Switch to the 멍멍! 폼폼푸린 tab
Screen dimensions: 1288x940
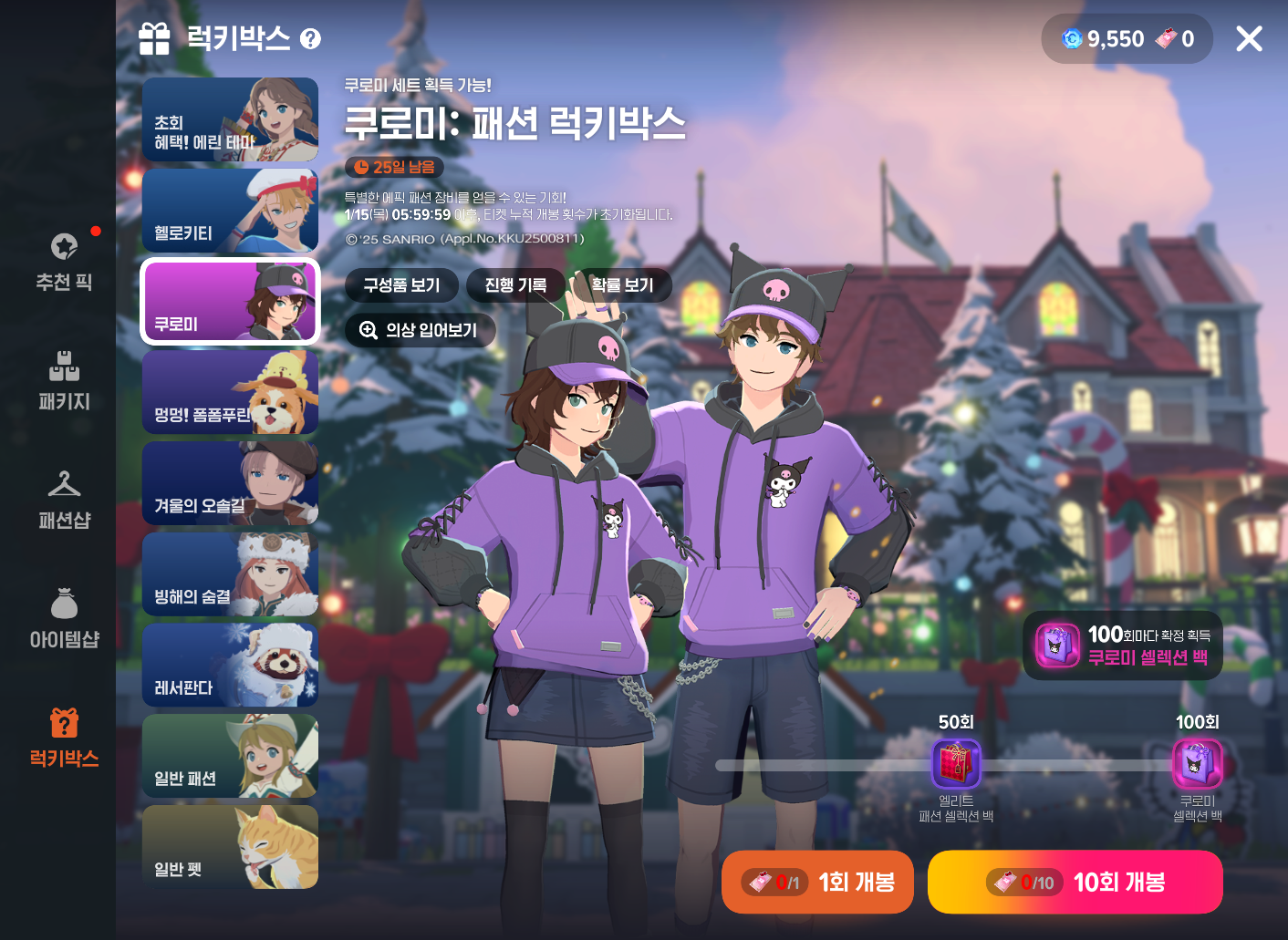tap(230, 392)
